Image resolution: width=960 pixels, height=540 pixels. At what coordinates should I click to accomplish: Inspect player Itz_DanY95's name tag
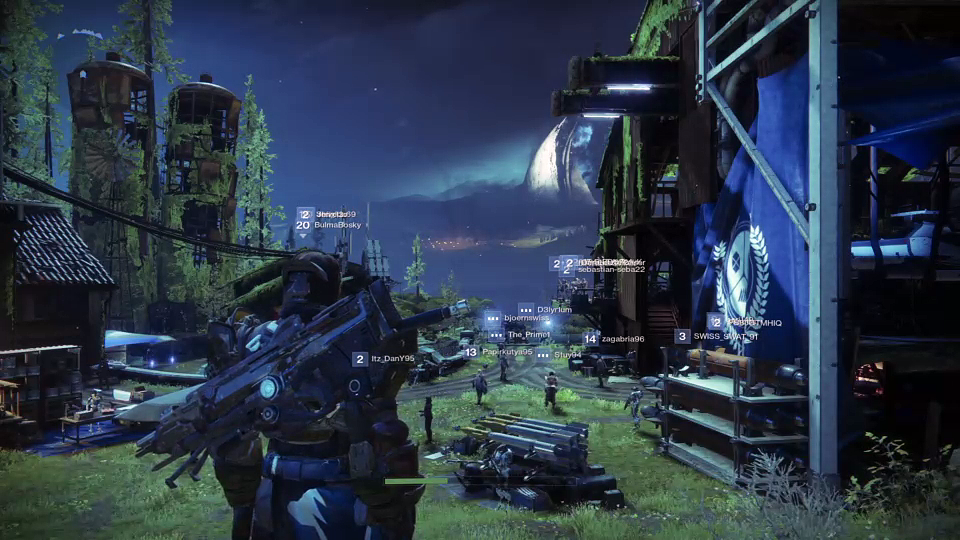[x=392, y=358]
